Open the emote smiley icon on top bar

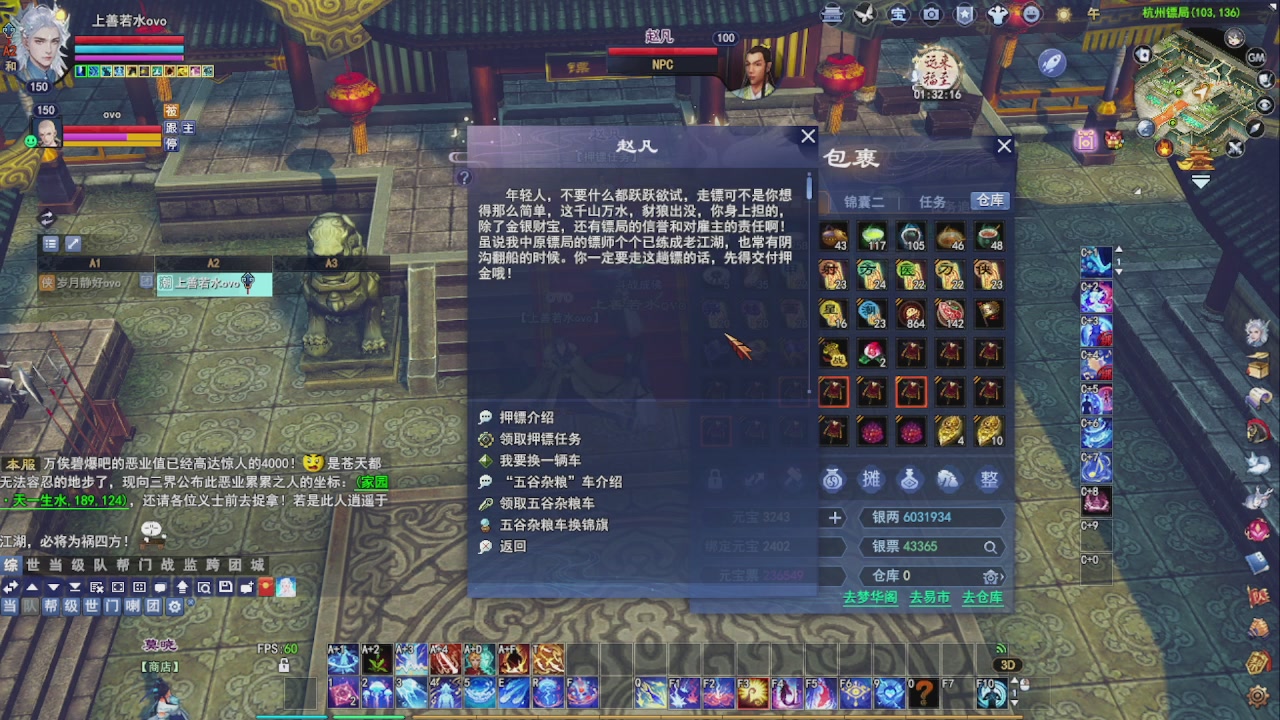tap(1033, 15)
